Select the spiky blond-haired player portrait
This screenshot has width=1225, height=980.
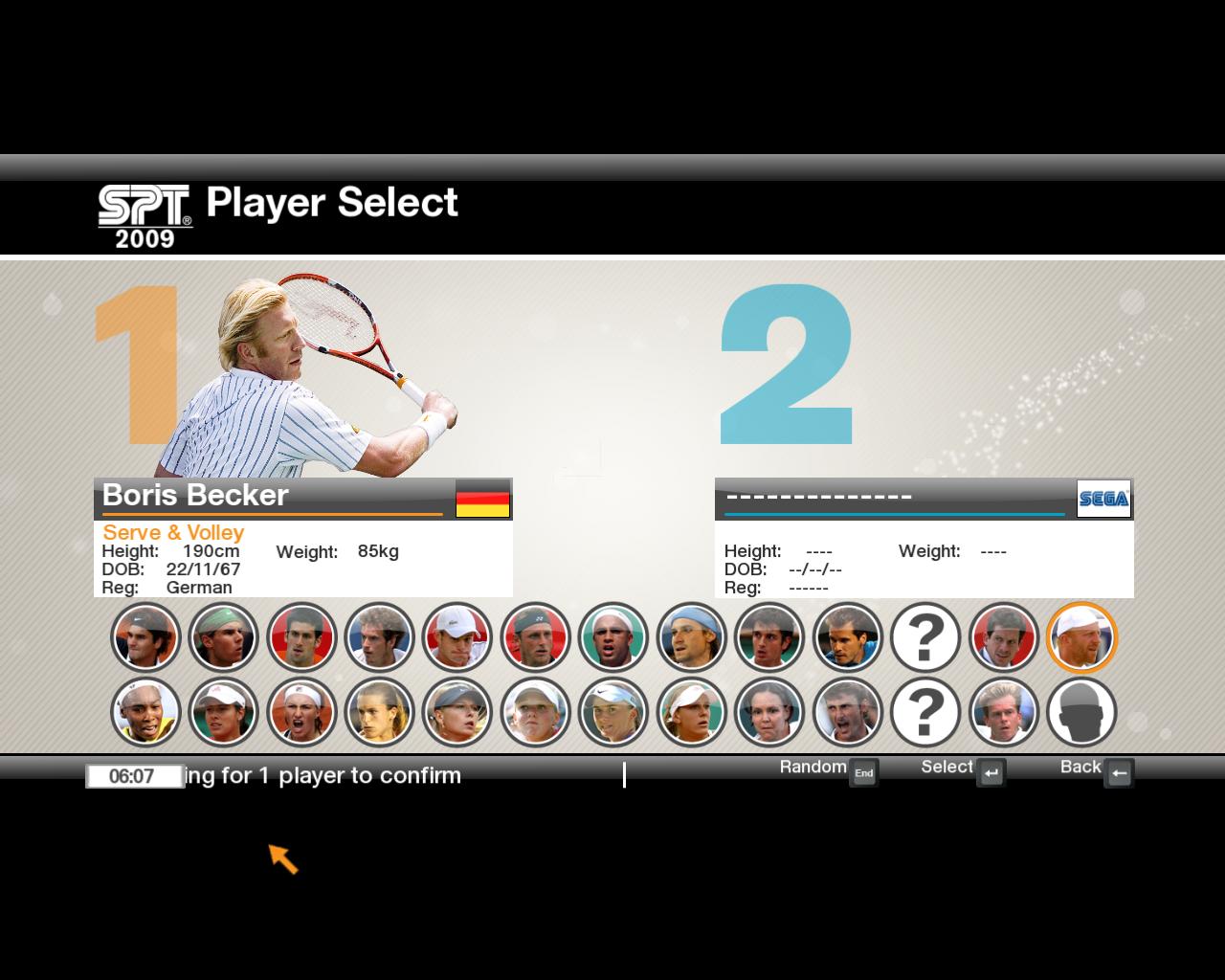tap(1003, 713)
